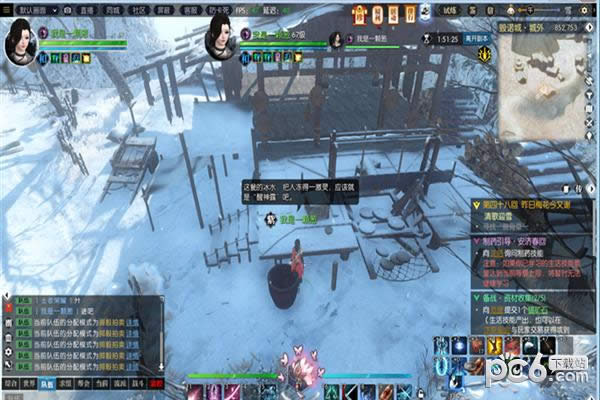This screenshot has width=600, height=400.
Task: Open the chat settings gear icon
Action: point(9,352)
